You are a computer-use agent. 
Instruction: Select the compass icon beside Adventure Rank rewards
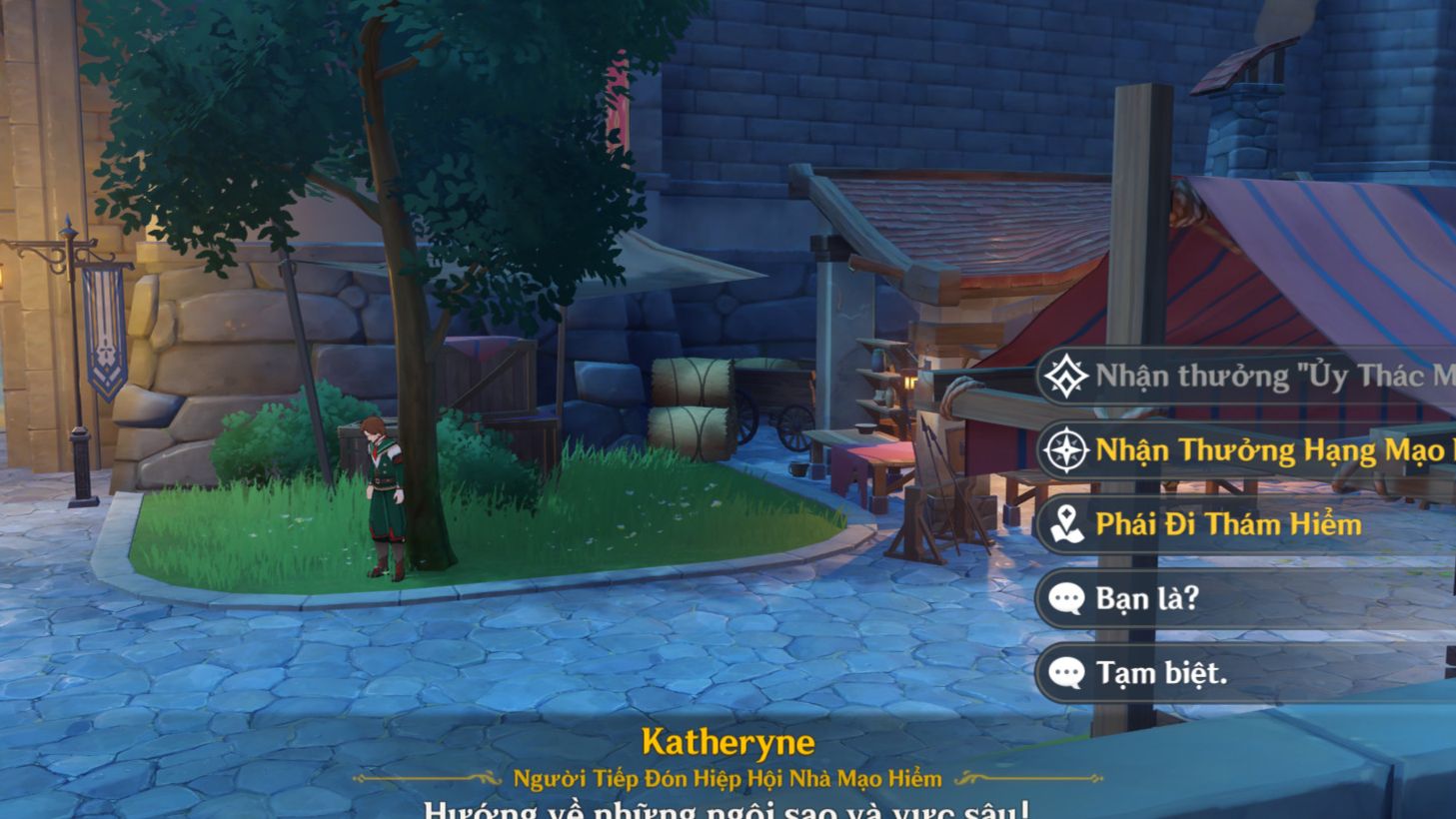[x=1068, y=450]
